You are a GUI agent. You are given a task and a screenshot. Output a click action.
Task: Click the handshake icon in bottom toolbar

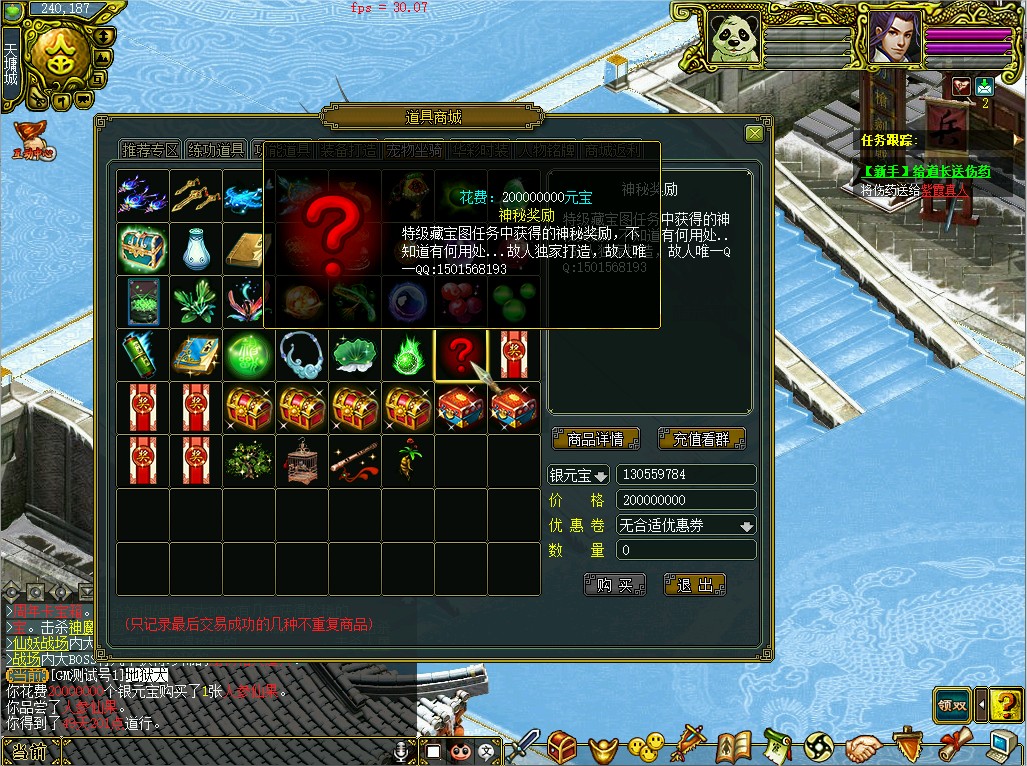(x=863, y=746)
